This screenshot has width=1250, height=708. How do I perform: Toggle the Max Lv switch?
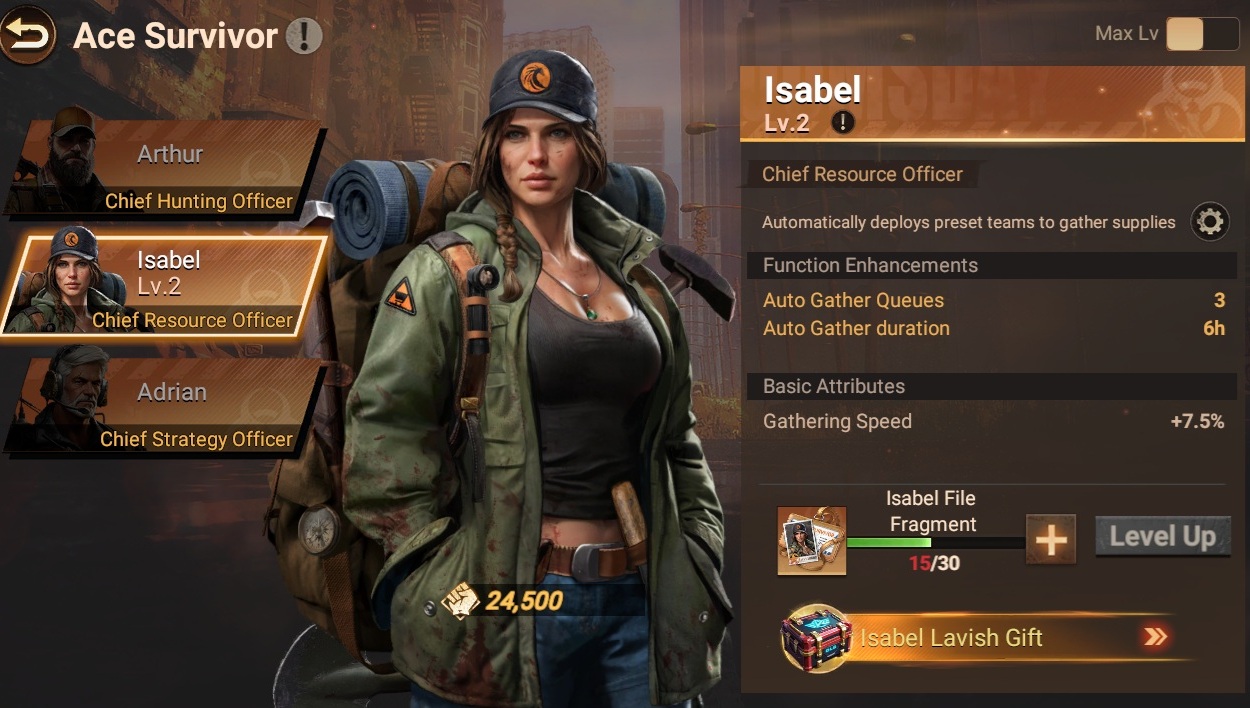[x=1202, y=34]
